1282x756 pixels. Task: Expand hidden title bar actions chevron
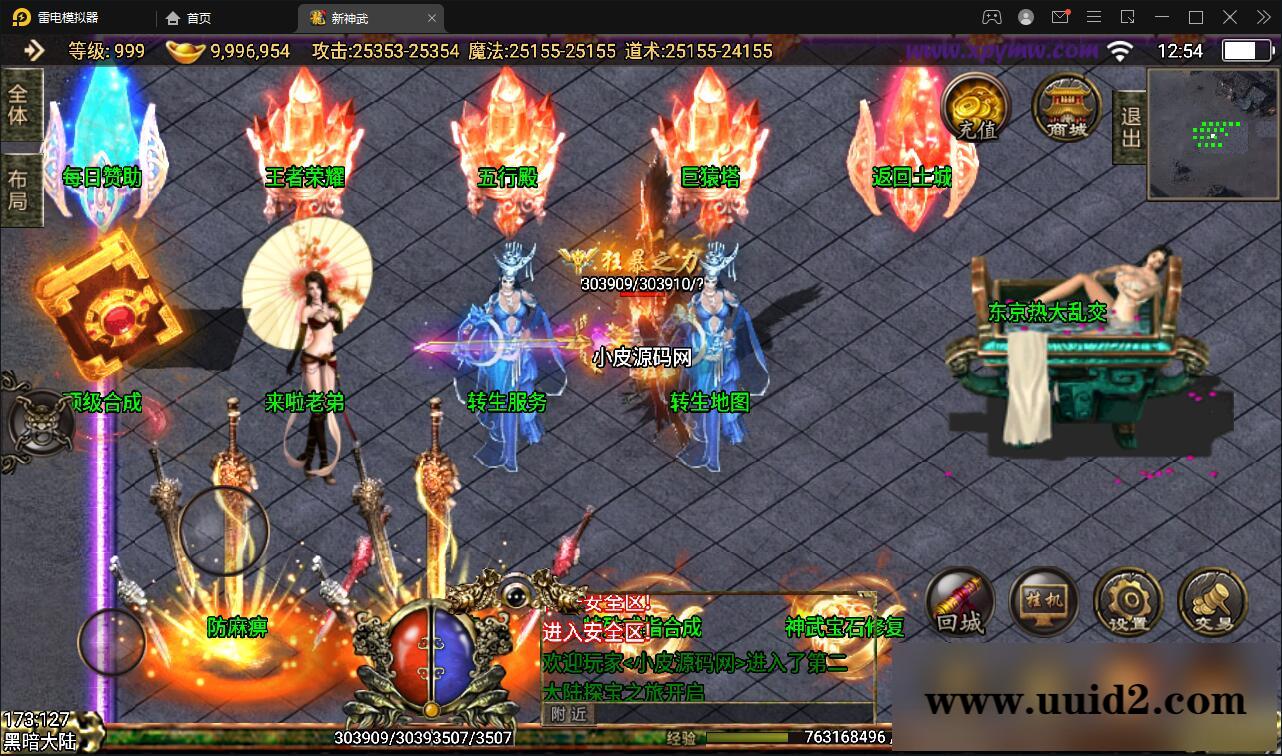(1262, 17)
